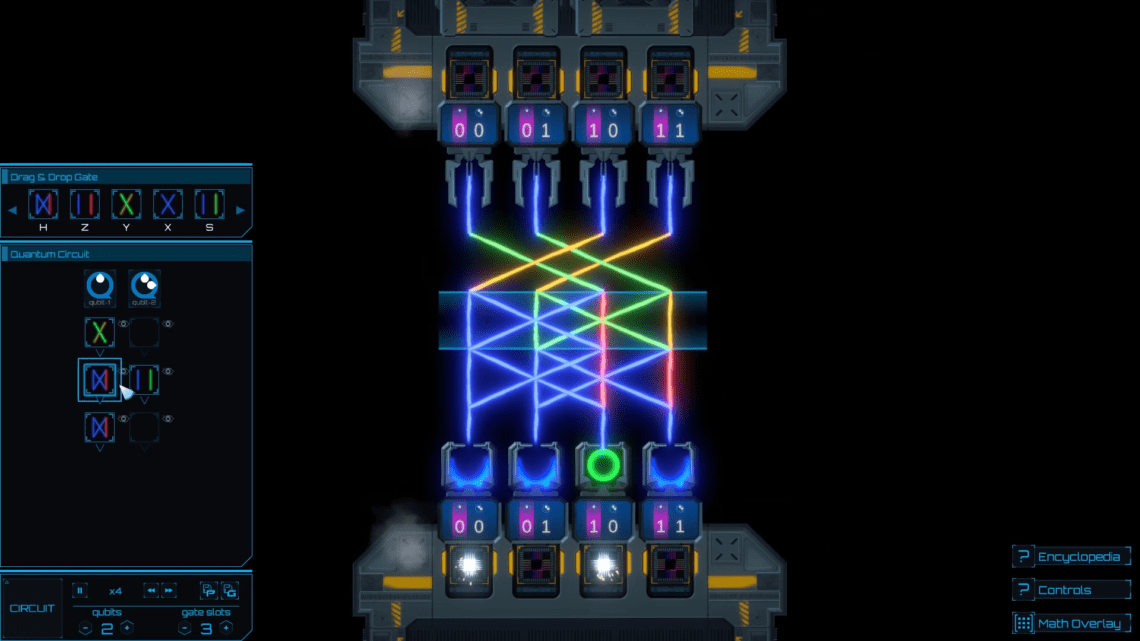Increase the number of qubits

[127, 628]
